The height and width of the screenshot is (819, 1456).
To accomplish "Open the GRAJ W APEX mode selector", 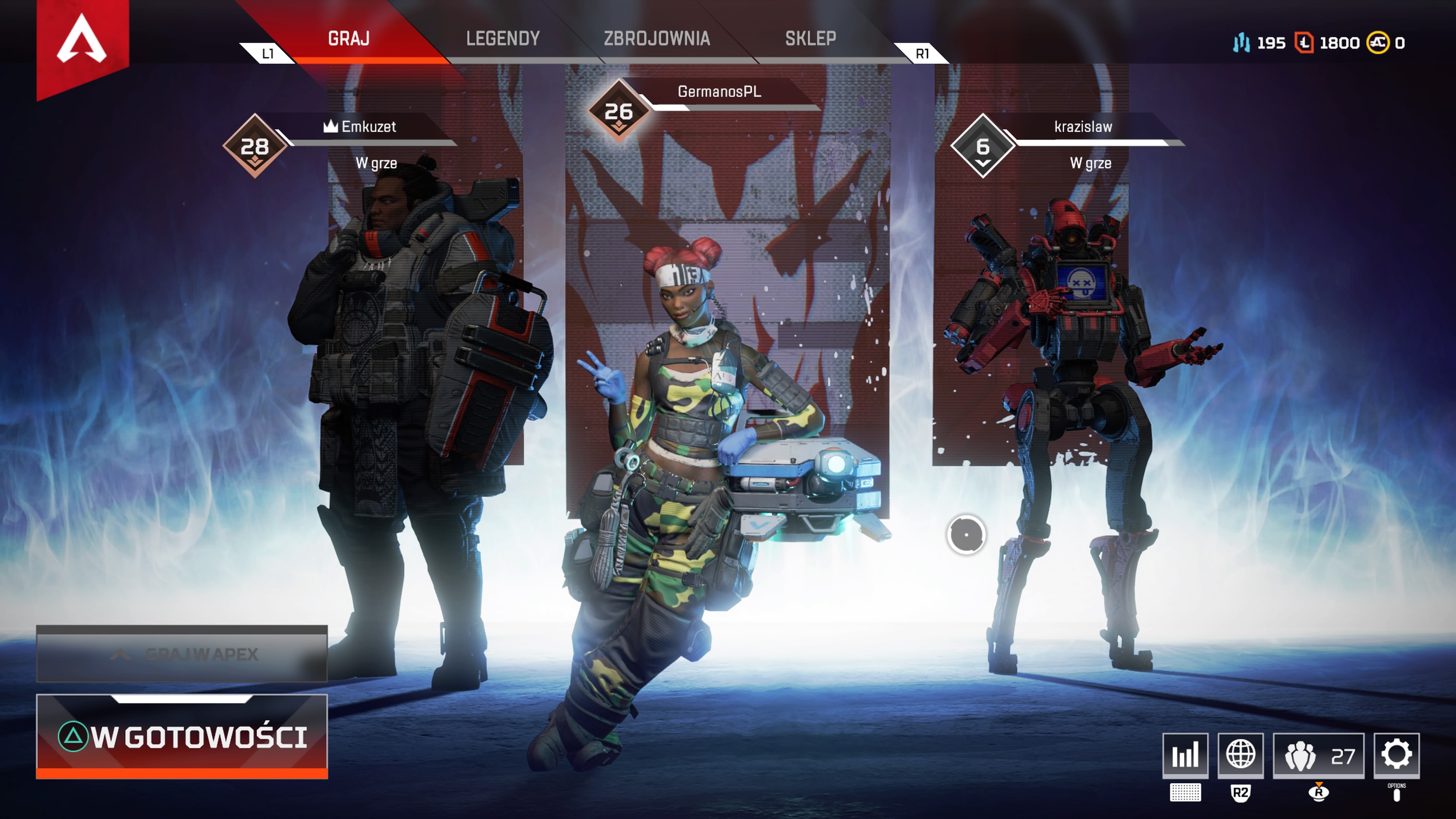I will [182, 654].
